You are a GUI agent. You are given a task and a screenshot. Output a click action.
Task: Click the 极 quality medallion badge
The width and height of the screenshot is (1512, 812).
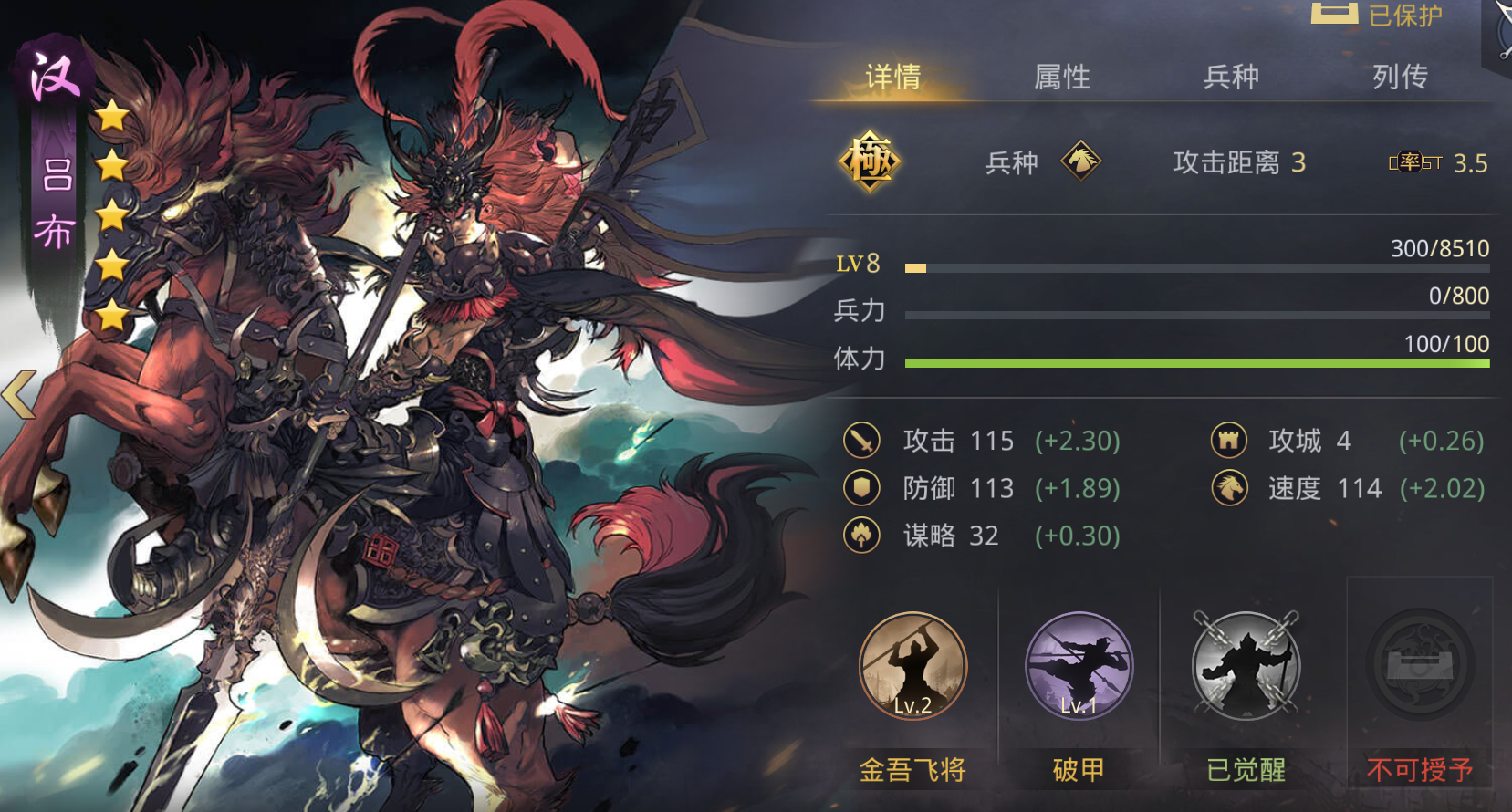pyautogui.click(x=869, y=162)
